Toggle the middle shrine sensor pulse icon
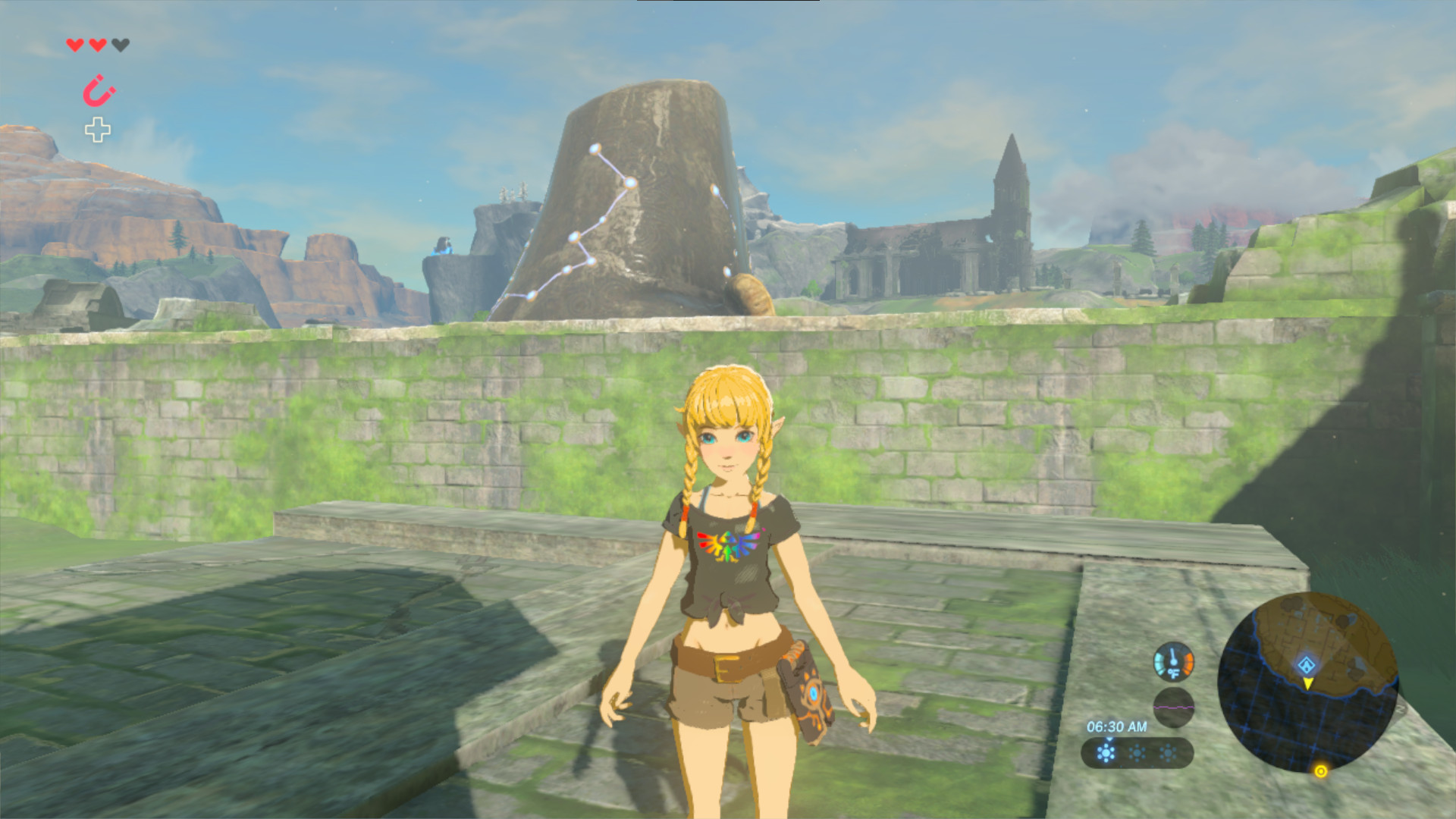1456x819 pixels. [x=1137, y=755]
